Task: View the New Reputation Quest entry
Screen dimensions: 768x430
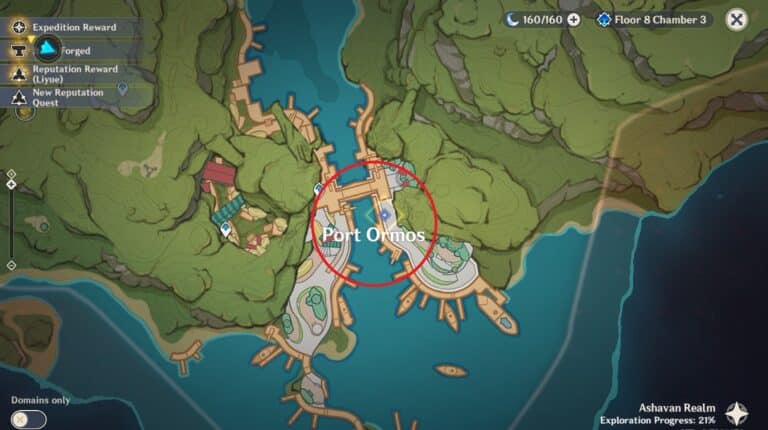Action: click(60, 96)
